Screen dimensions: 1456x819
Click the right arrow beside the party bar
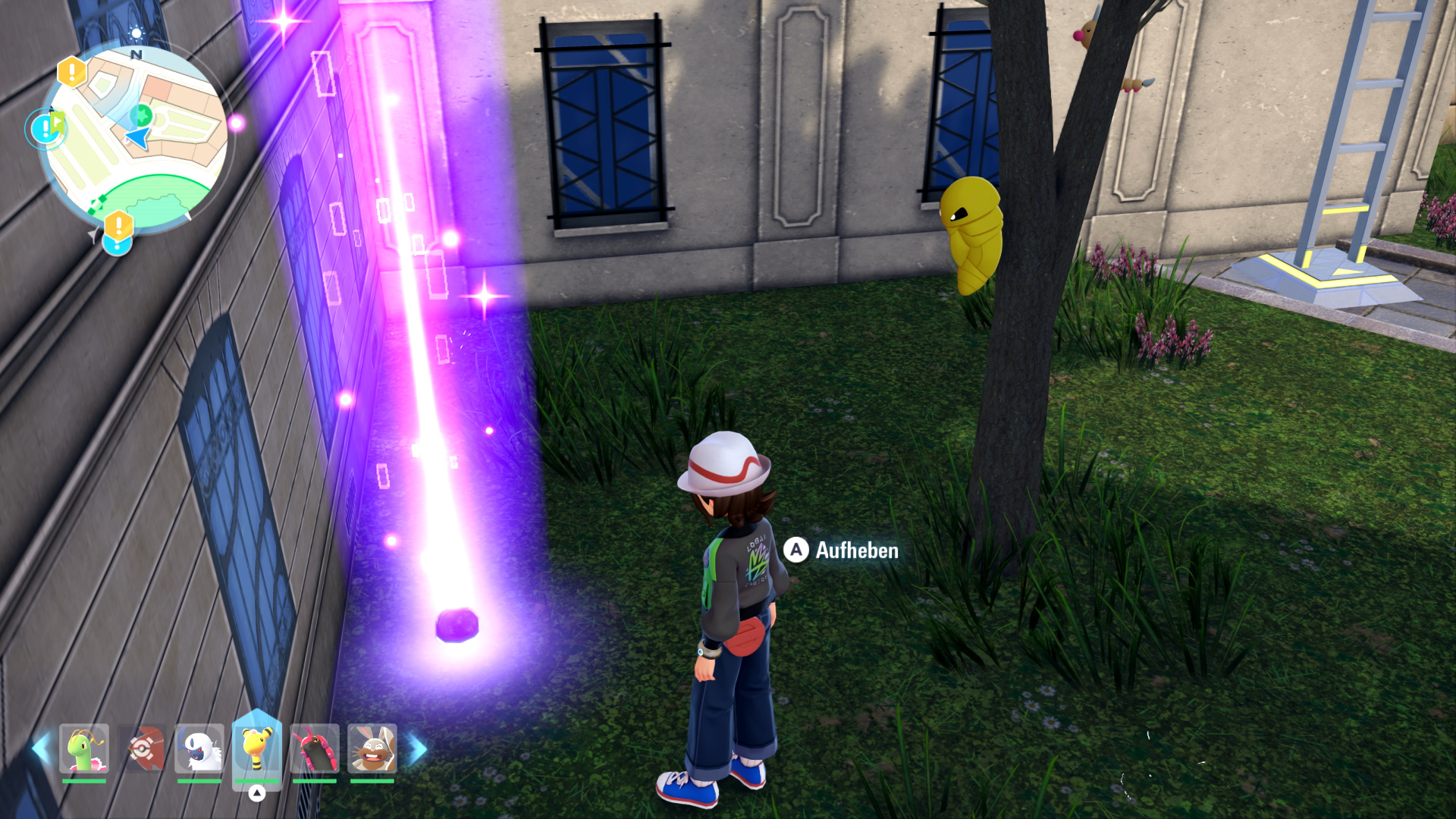[417, 748]
